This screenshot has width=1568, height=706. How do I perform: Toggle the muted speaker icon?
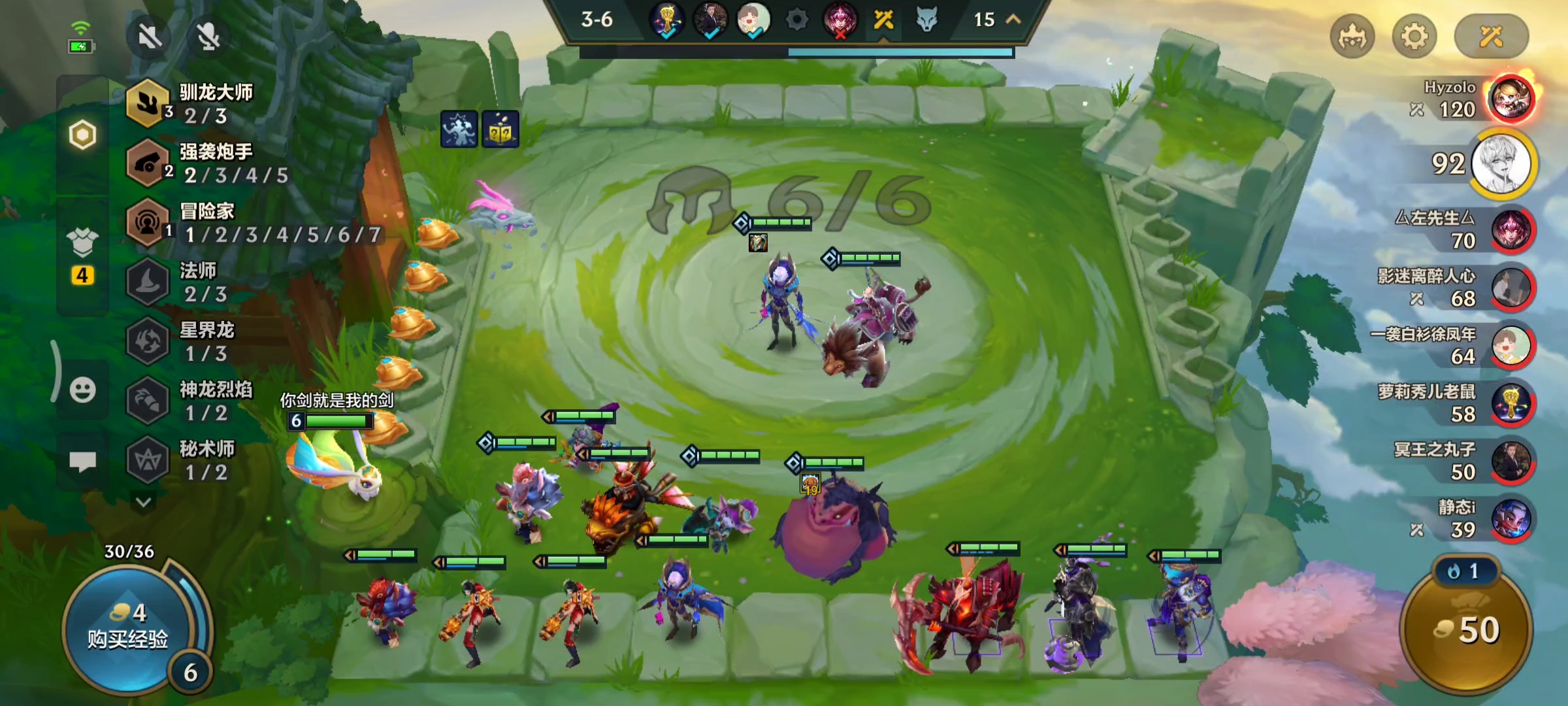[150, 37]
